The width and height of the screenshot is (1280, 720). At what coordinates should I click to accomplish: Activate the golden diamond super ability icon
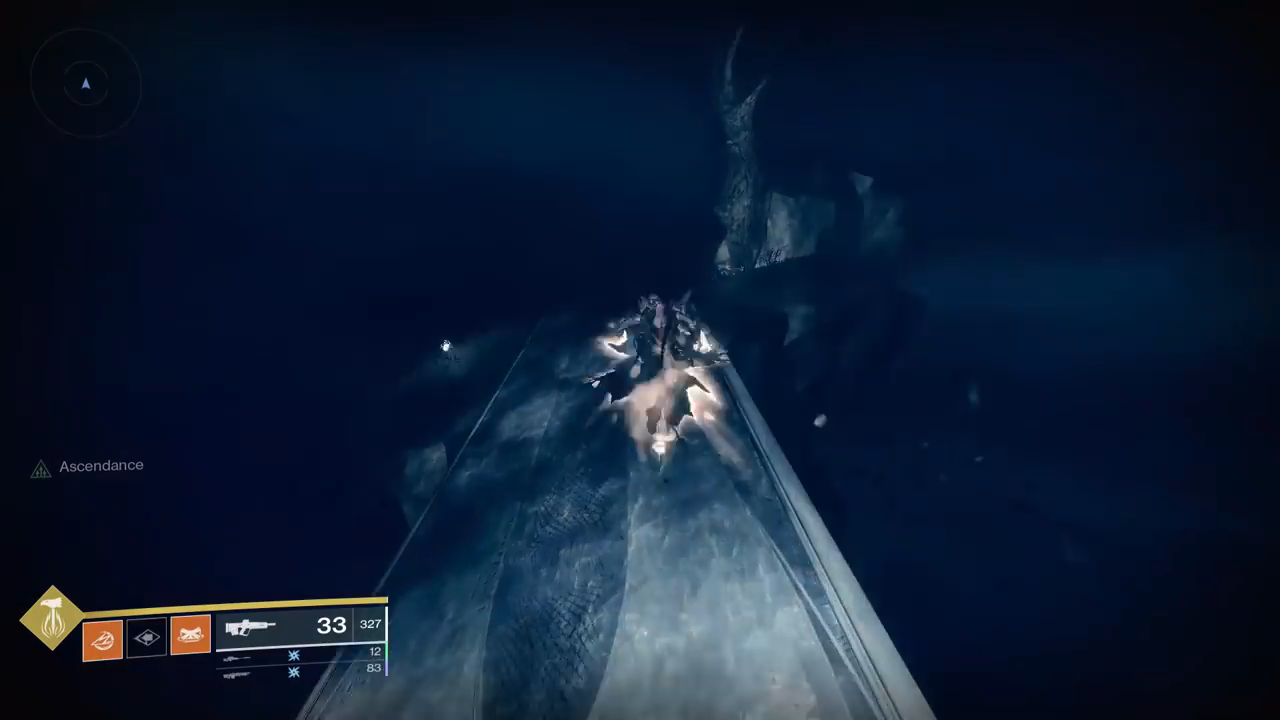[x=52, y=618]
